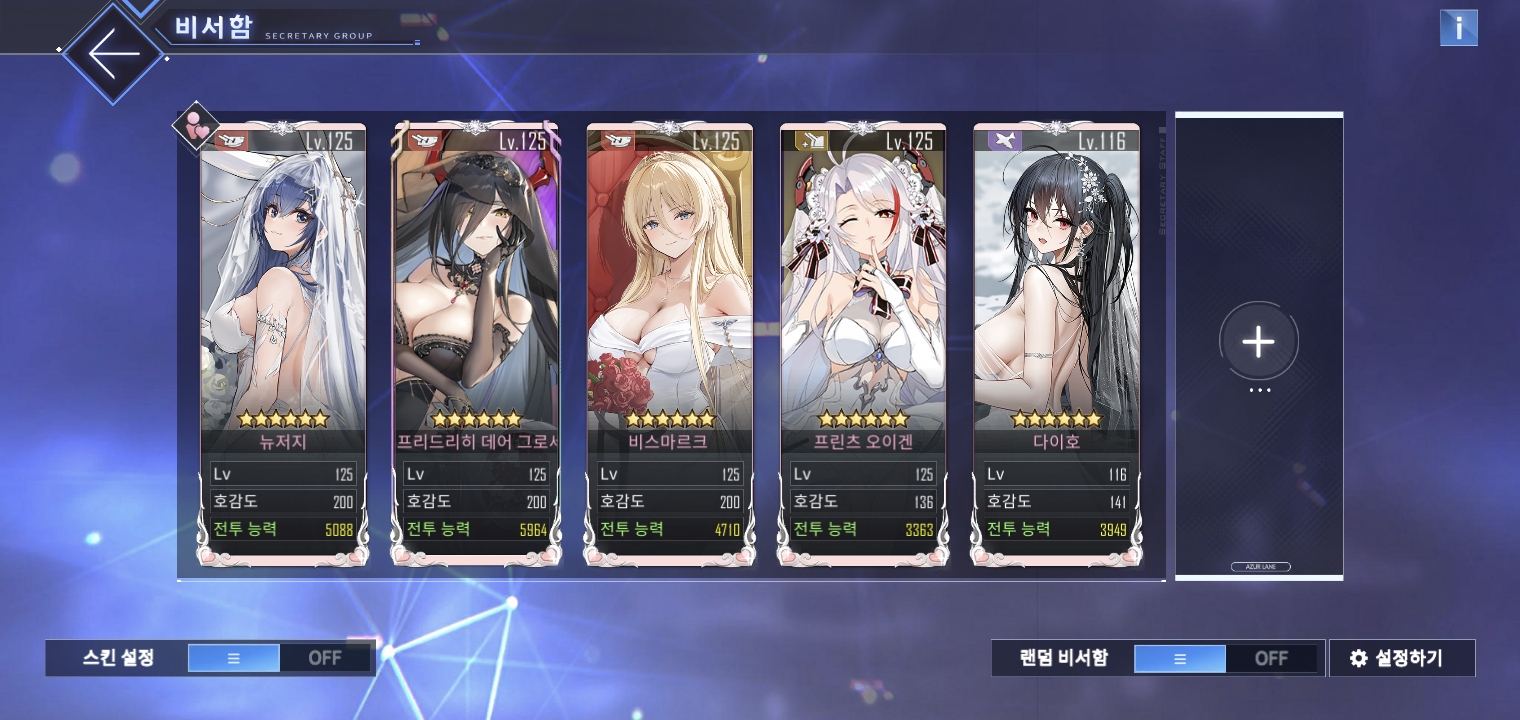Viewport: 1520px width, 720px height.
Task: Toggle the 랜덤 비서함 switch
Action: pos(1225,658)
